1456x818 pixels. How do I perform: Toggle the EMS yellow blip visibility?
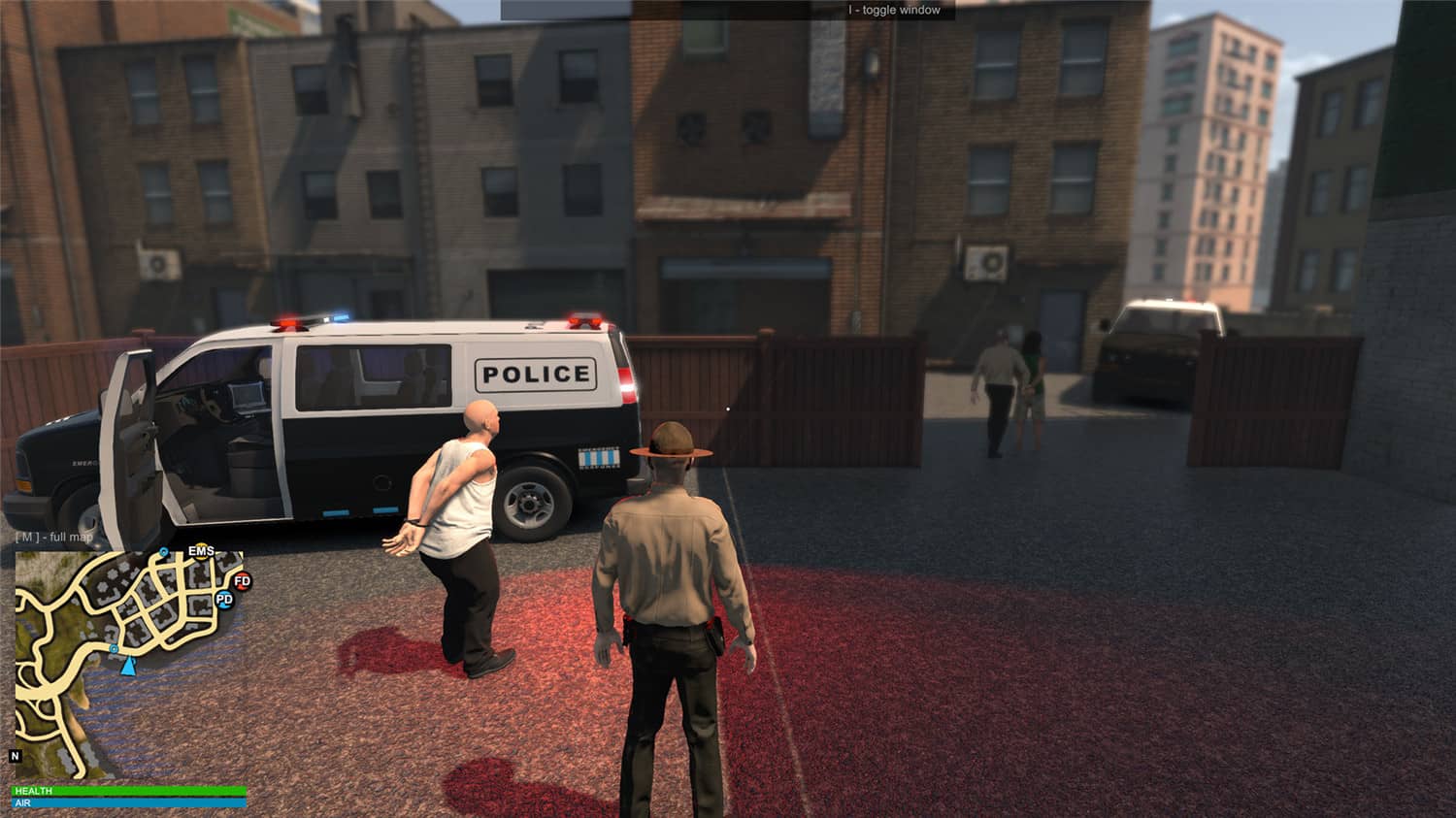pyautogui.click(x=201, y=550)
